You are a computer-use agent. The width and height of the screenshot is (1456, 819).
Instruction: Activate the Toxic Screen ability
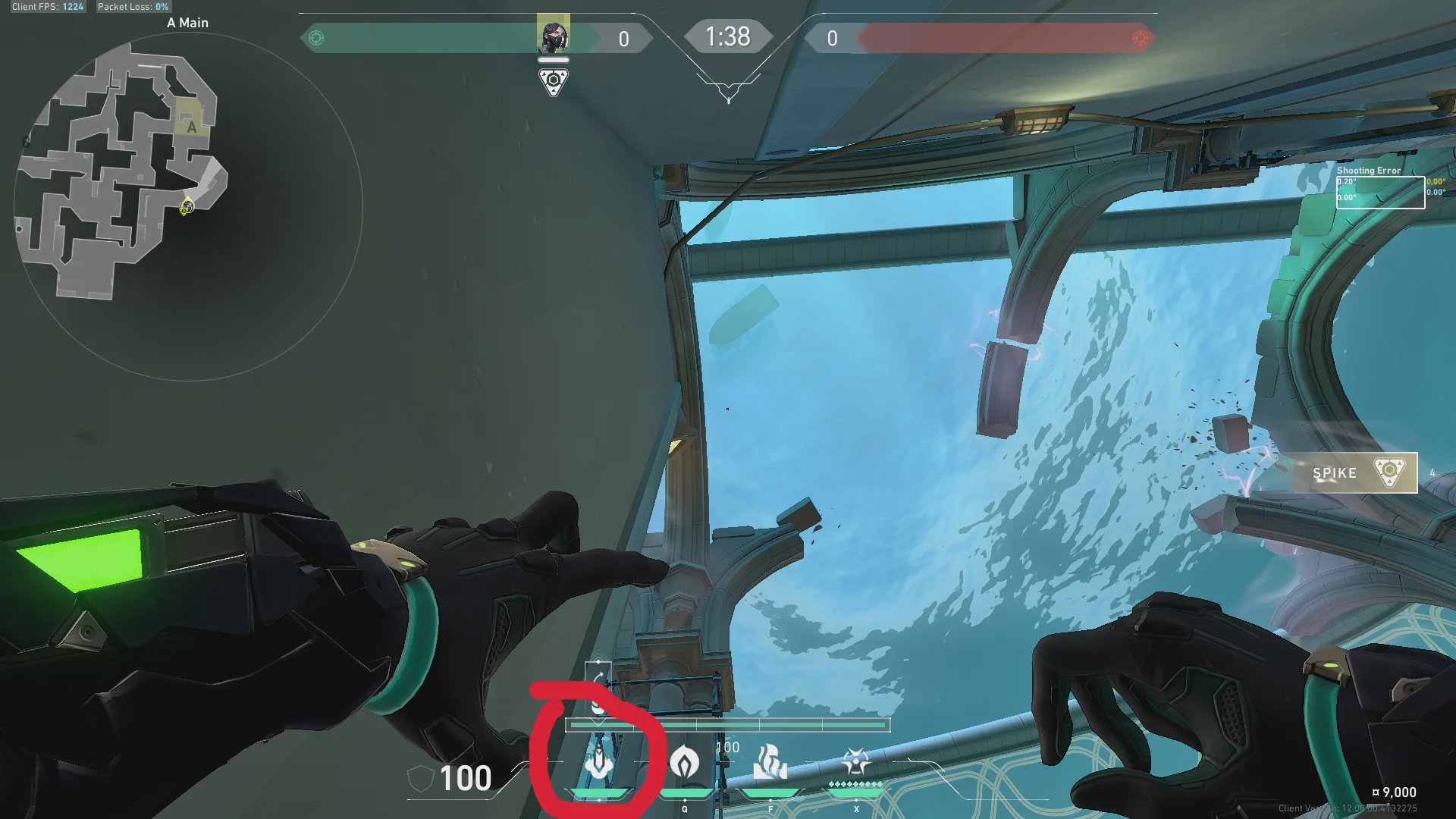(x=770, y=761)
